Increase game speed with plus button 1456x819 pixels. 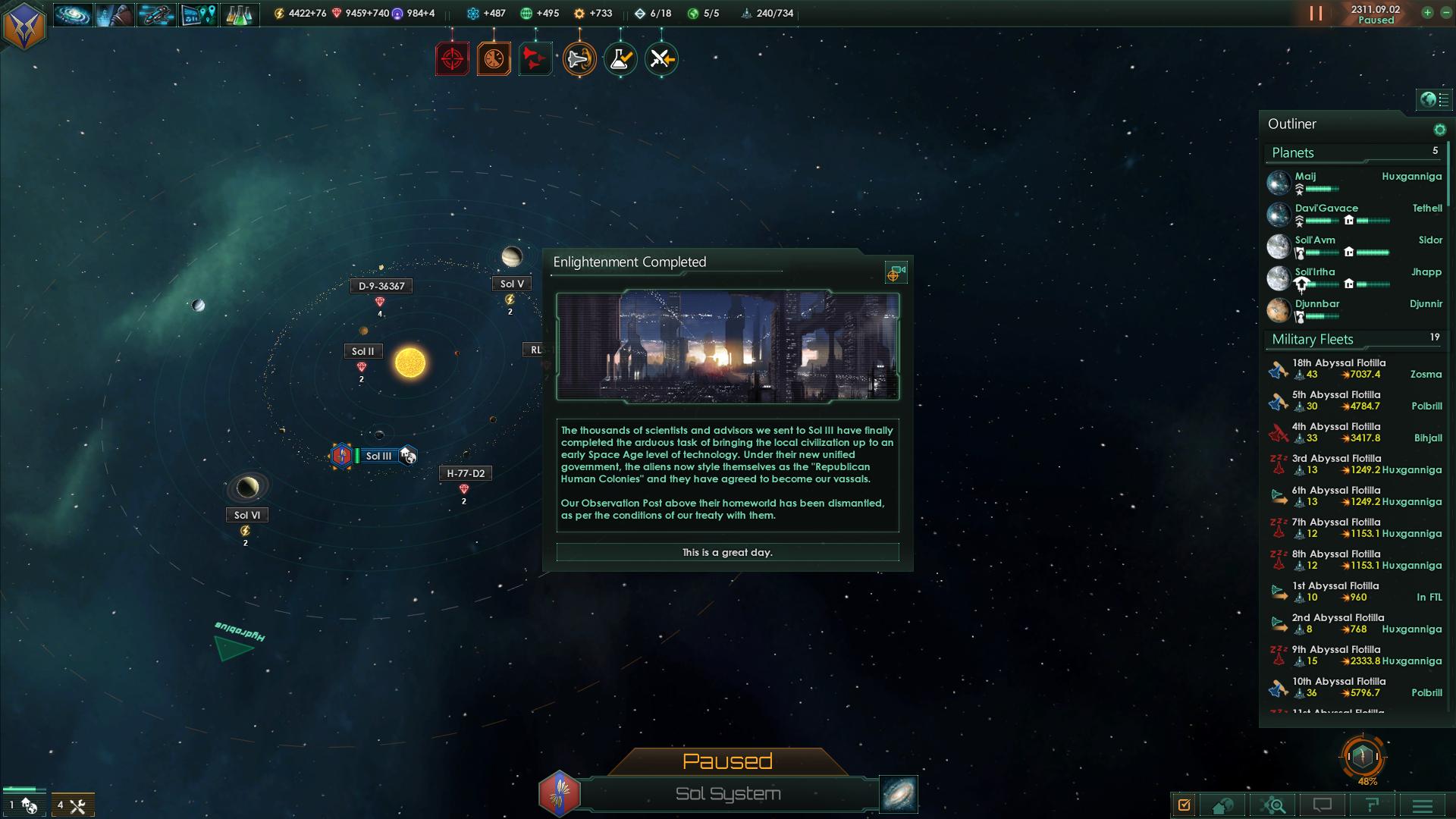pyautogui.click(x=1427, y=13)
